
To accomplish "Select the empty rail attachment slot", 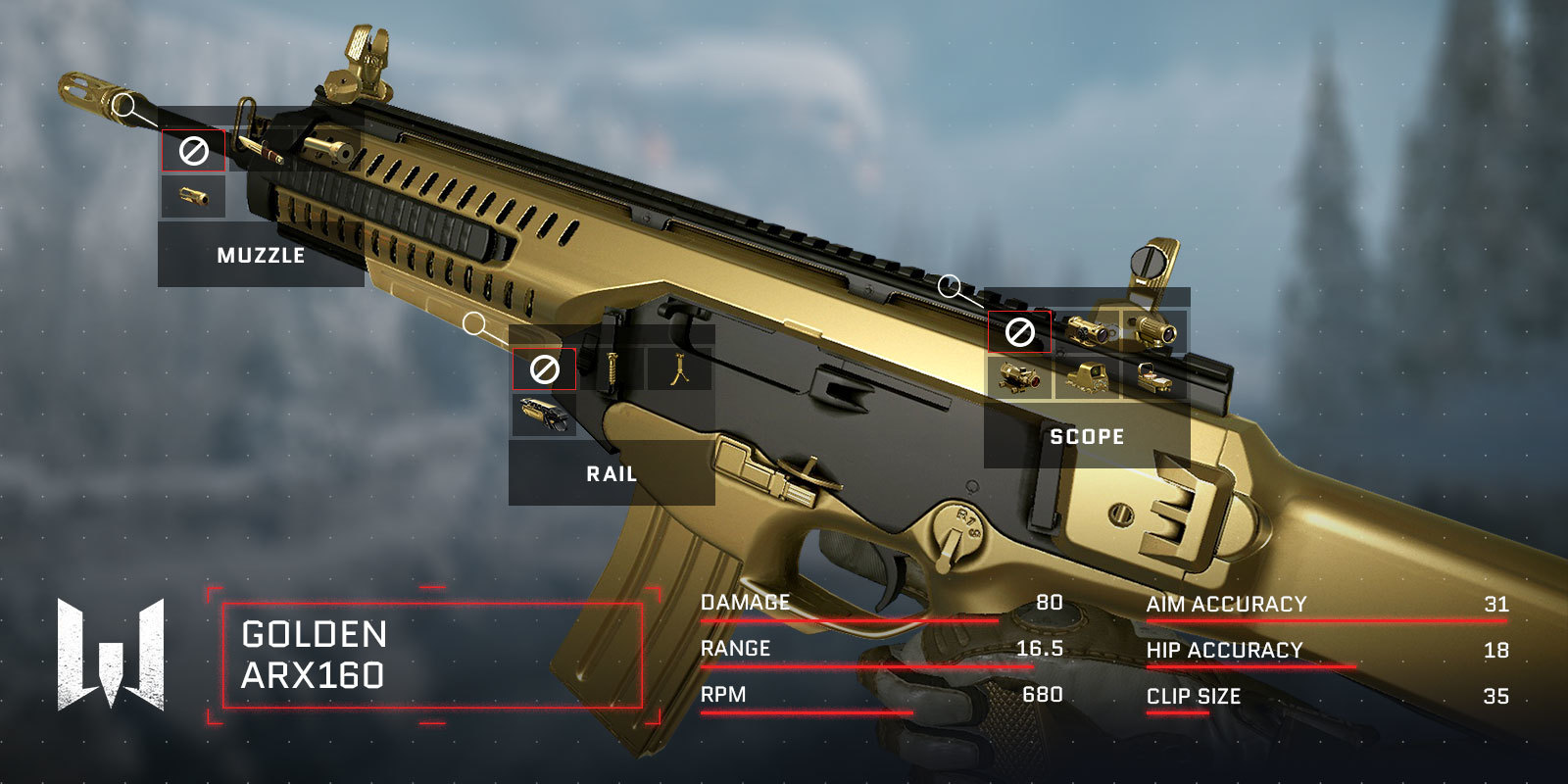I will pyautogui.click(x=544, y=369).
